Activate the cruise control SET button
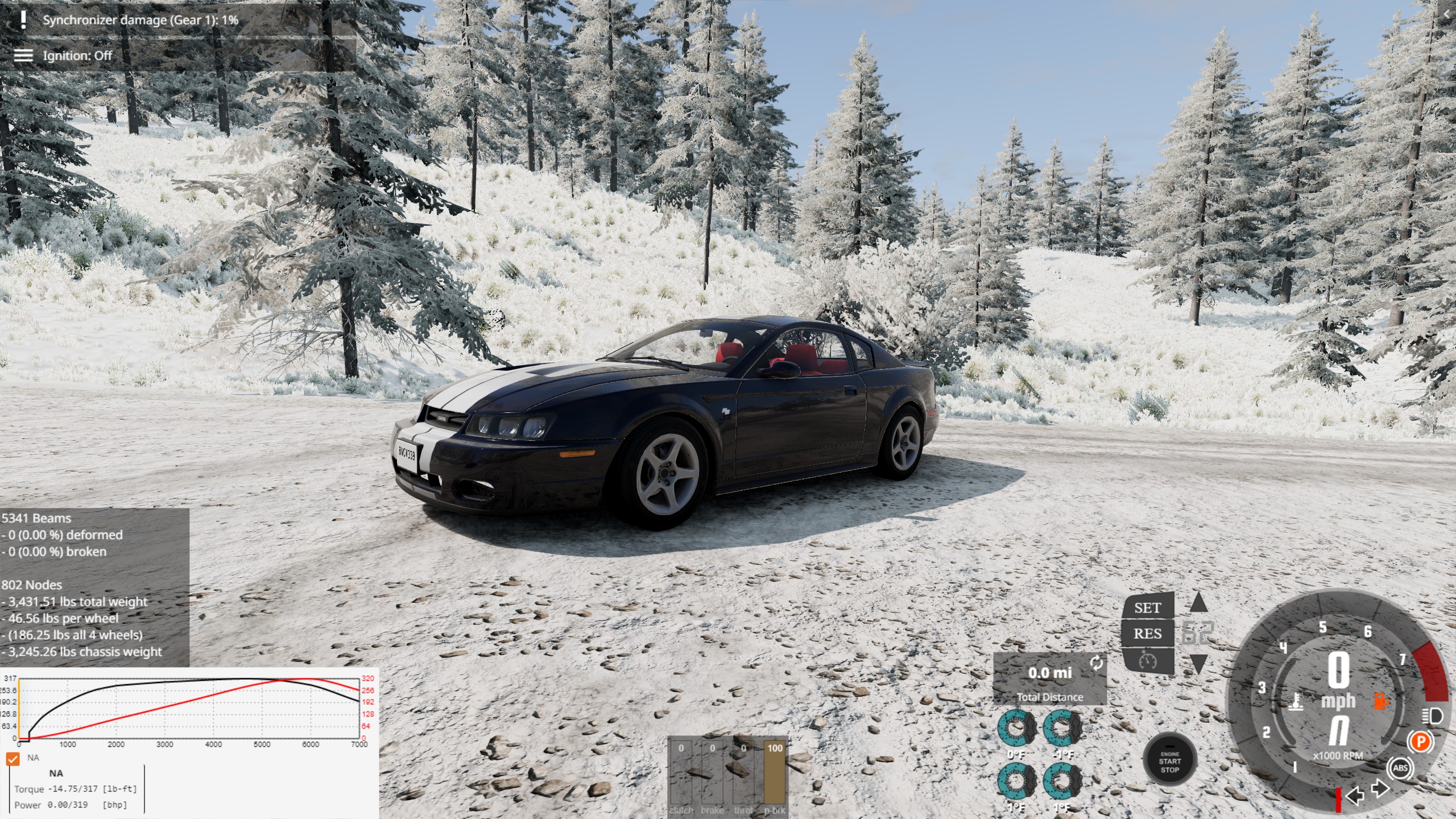This screenshot has height=819, width=1456. point(1147,607)
